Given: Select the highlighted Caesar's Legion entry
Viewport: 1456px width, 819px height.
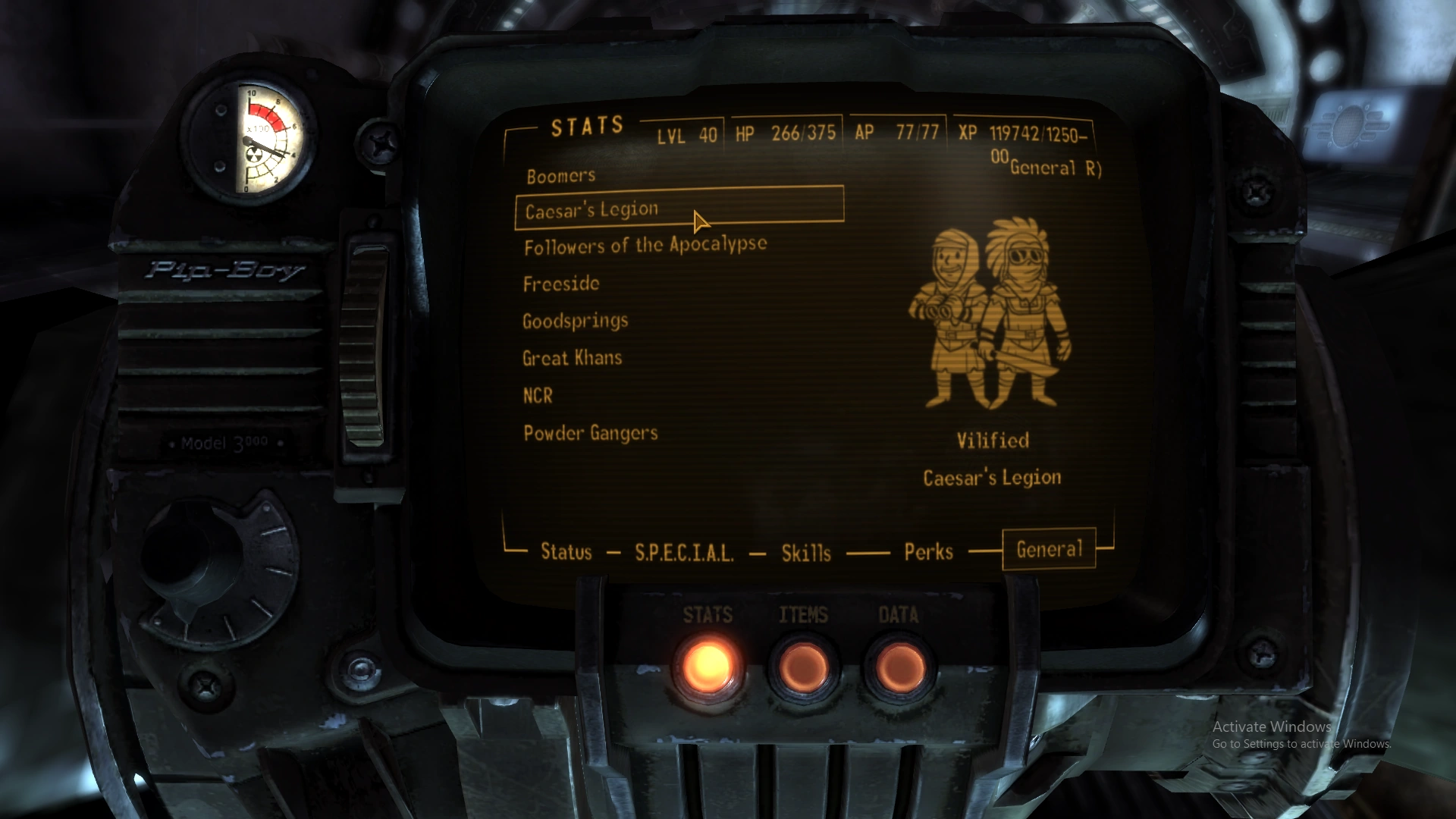Looking at the screenshot, I should click(593, 209).
